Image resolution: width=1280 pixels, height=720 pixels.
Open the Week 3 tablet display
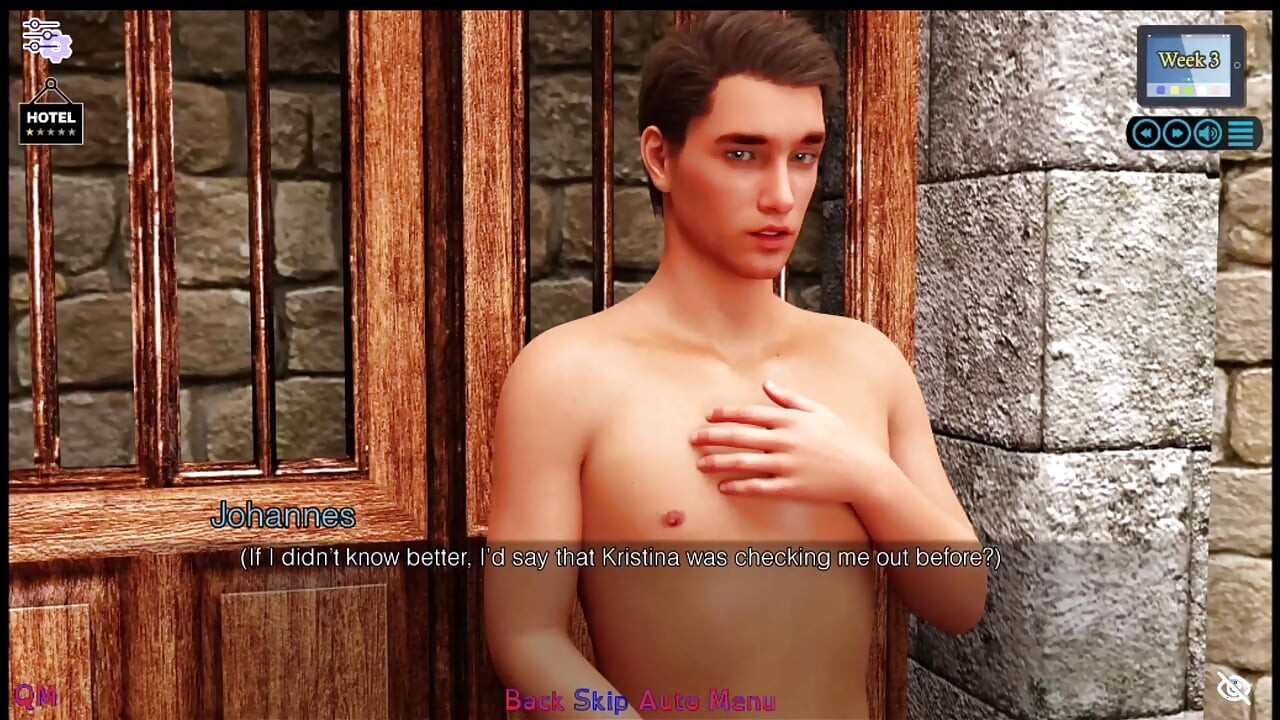tap(1190, 62)
